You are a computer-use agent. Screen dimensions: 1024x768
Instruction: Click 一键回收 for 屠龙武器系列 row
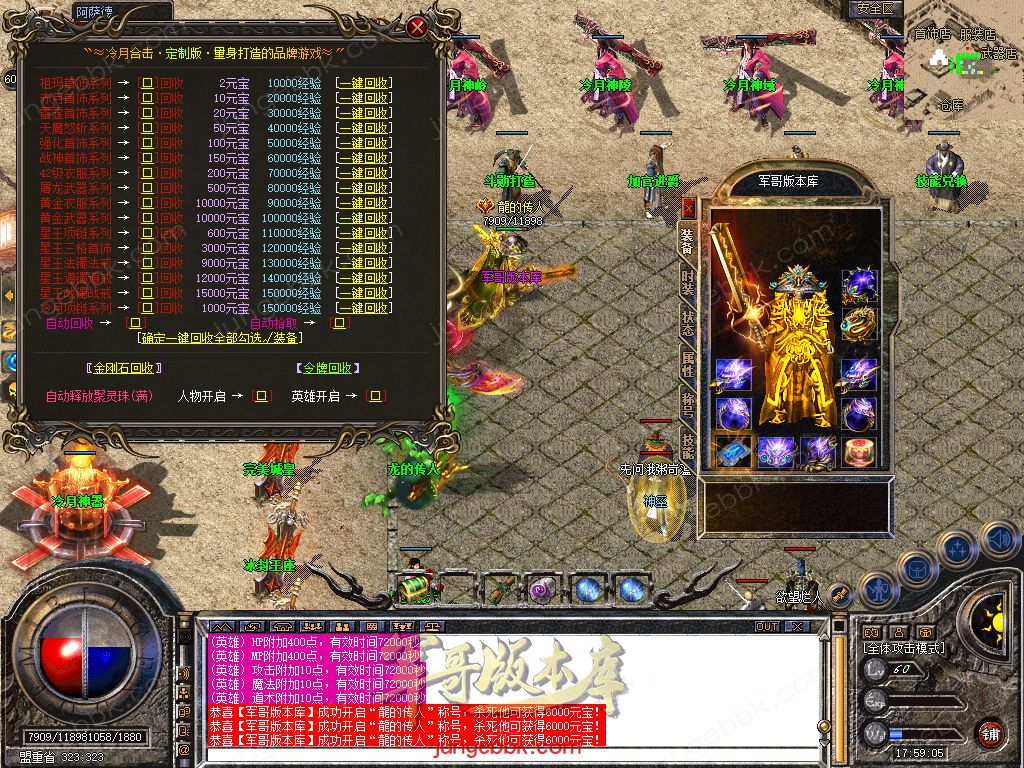coord(364,188)
